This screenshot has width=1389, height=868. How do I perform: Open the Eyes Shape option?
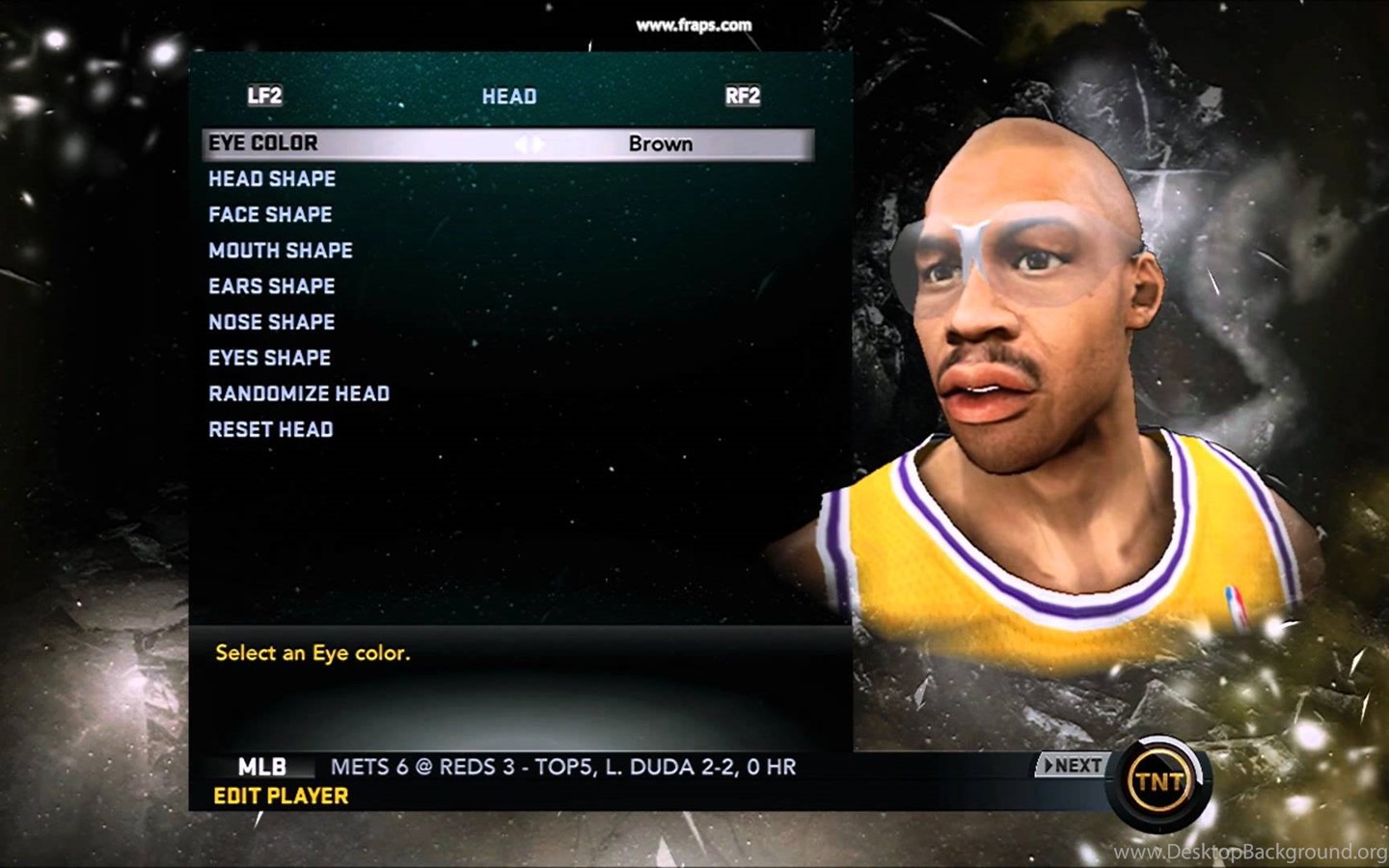pos(270,358)
